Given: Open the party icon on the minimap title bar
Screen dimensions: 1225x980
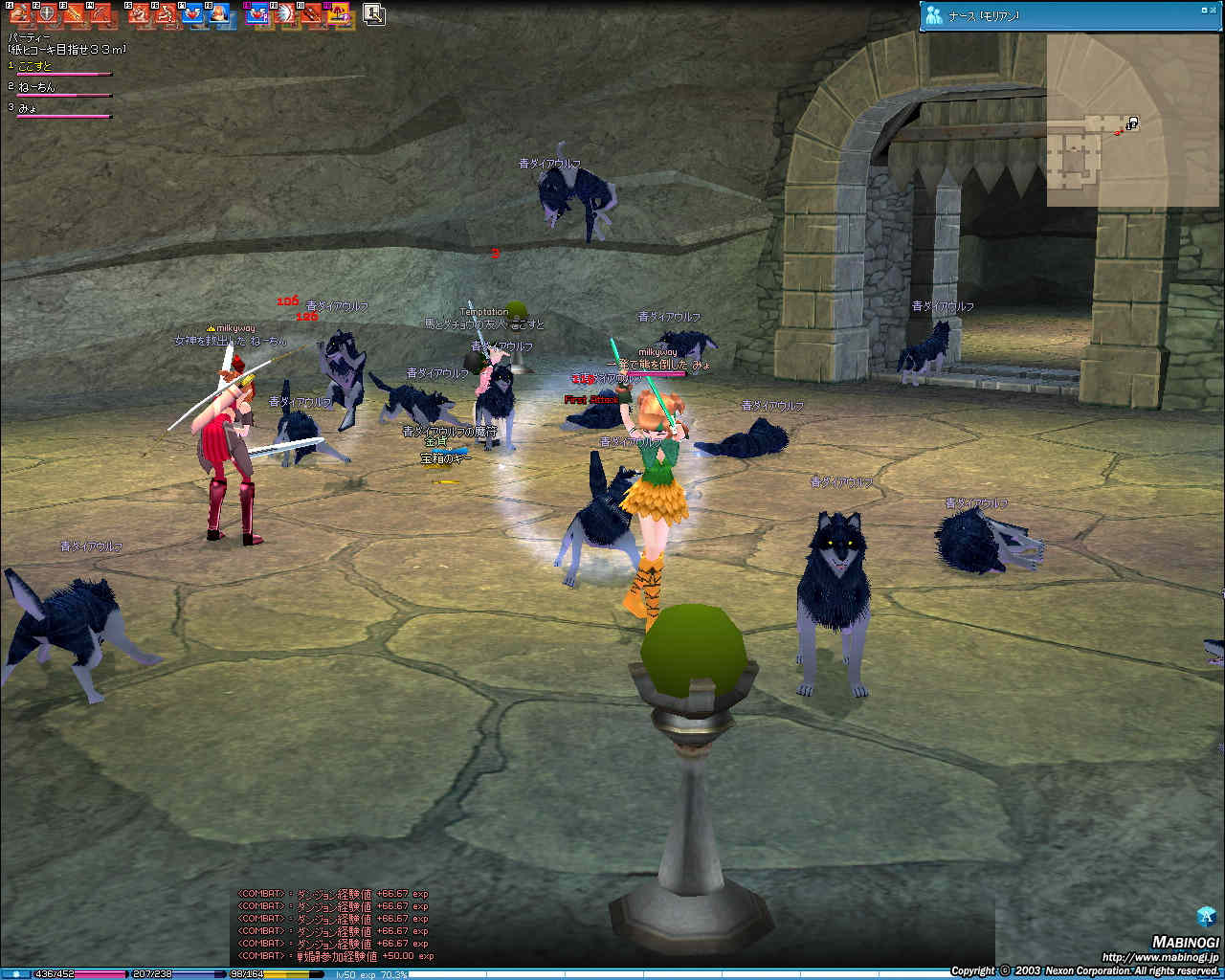Looking at the screenshot, I should 934,15.
